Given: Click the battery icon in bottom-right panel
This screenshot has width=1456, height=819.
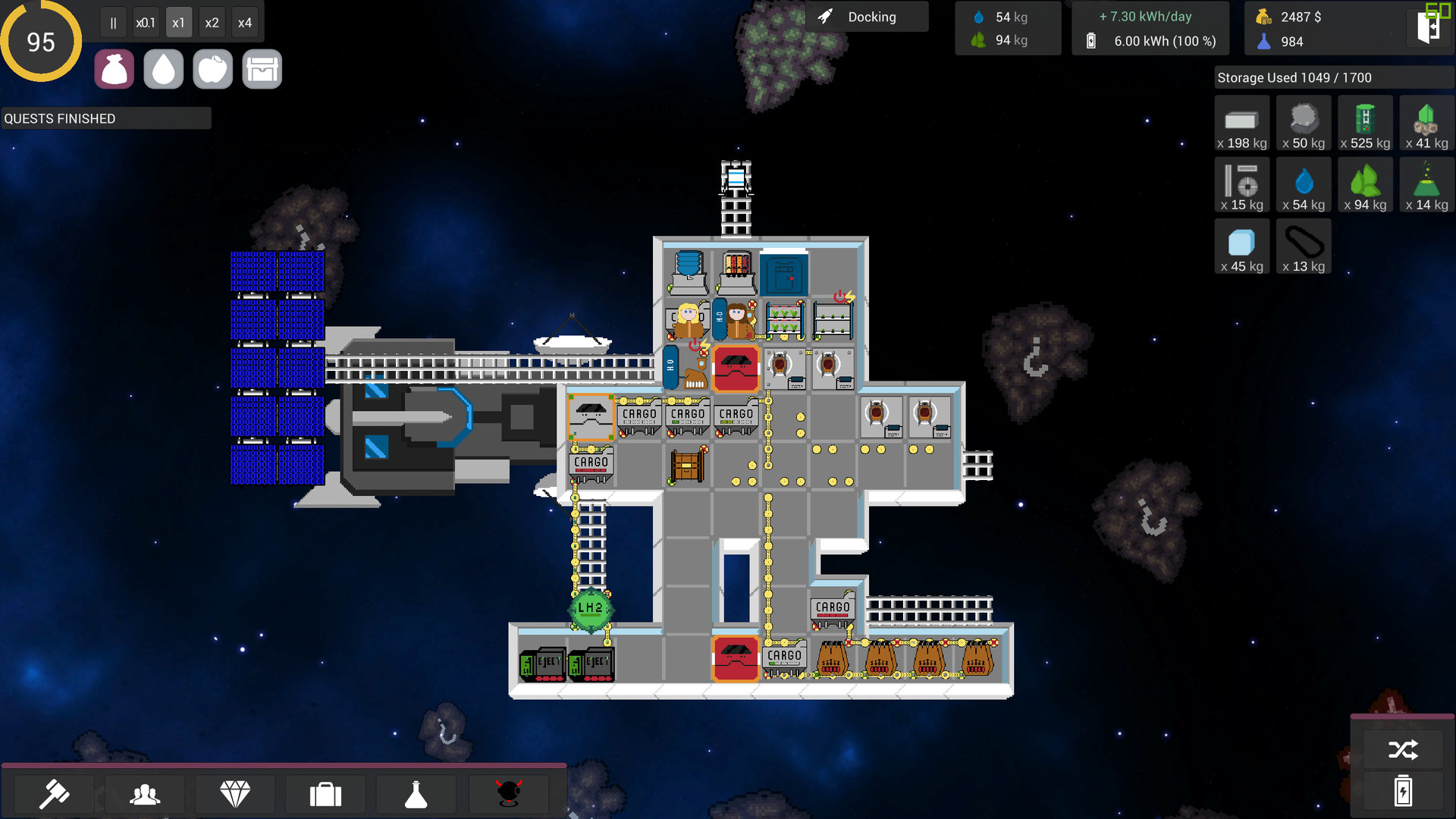Looking at the screenshot, I should click(x=1404, y=792).
